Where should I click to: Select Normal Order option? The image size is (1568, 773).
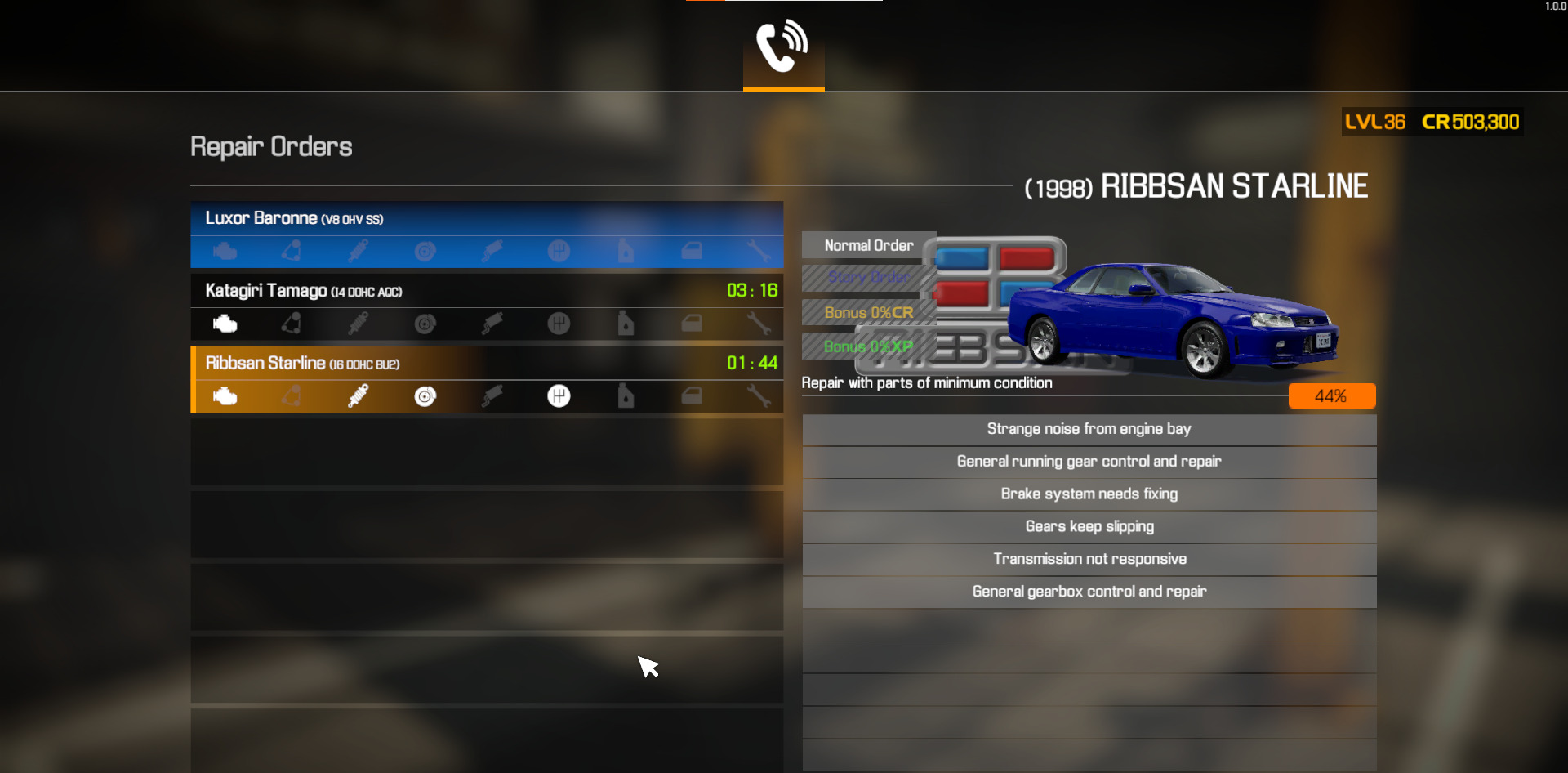point(868,244)
